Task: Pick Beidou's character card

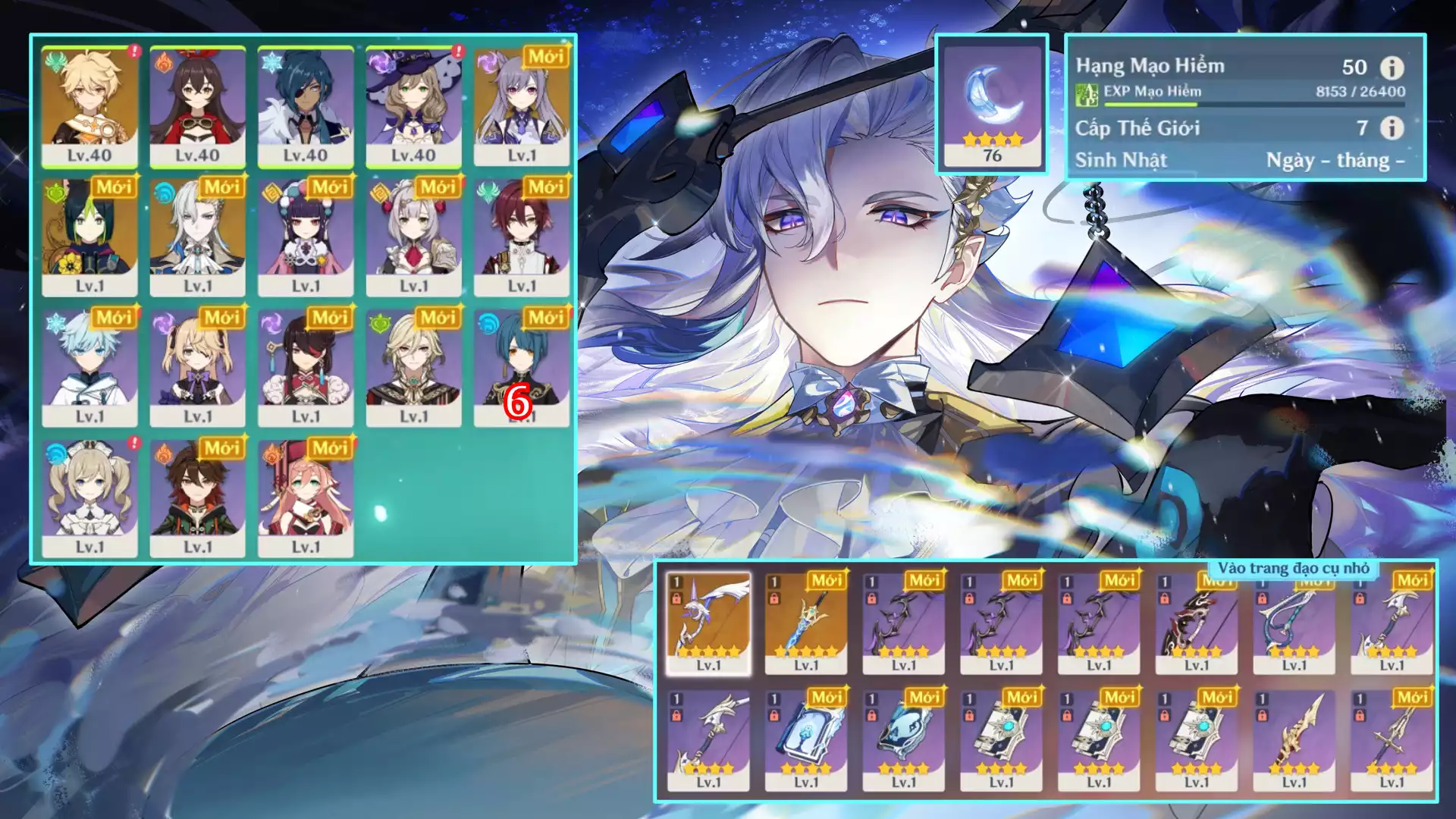Action: click(306, 367)
